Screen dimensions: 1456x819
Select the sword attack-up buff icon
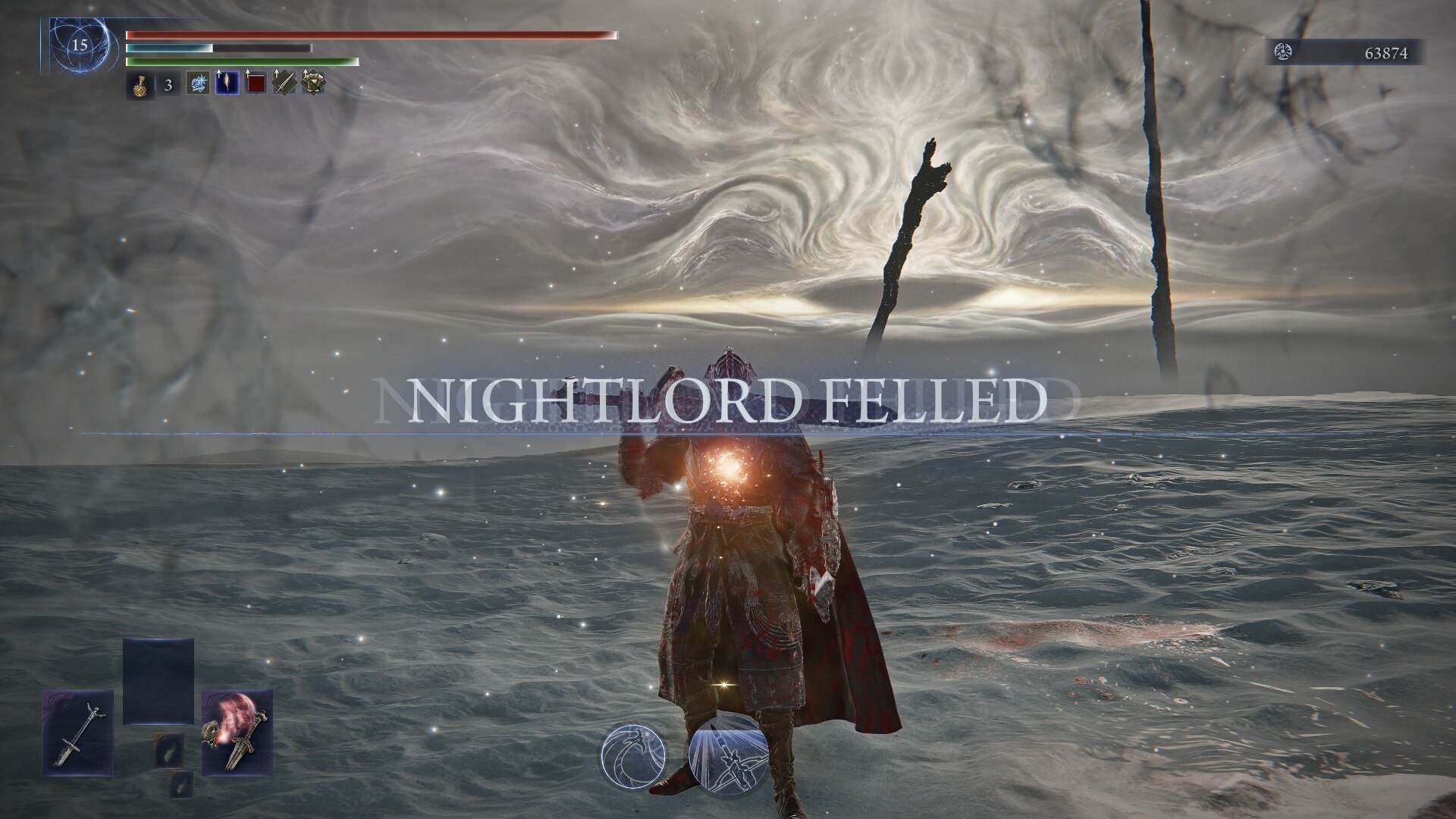click(x=285, y=83)
